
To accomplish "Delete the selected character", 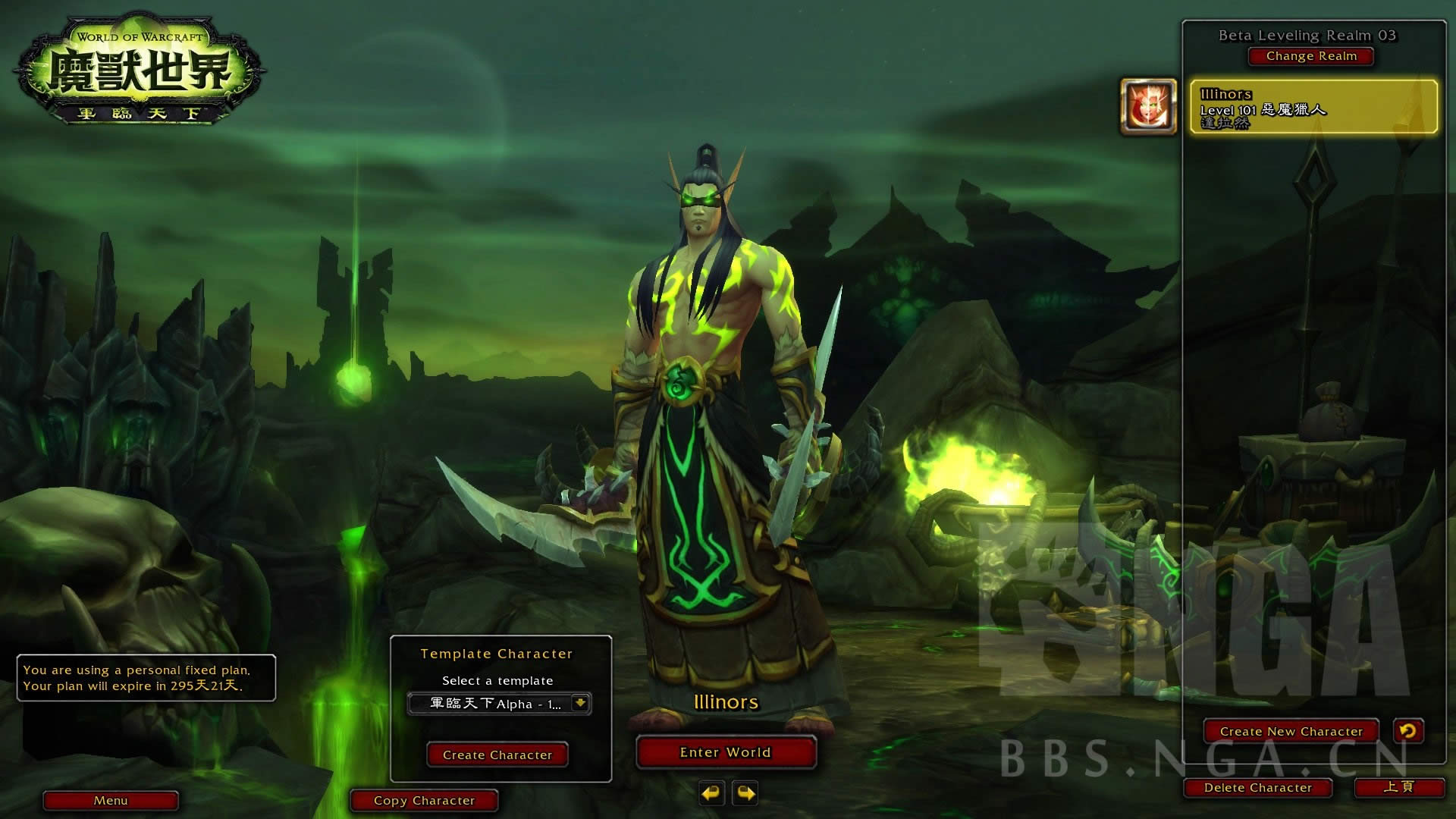I will 1257,788.
